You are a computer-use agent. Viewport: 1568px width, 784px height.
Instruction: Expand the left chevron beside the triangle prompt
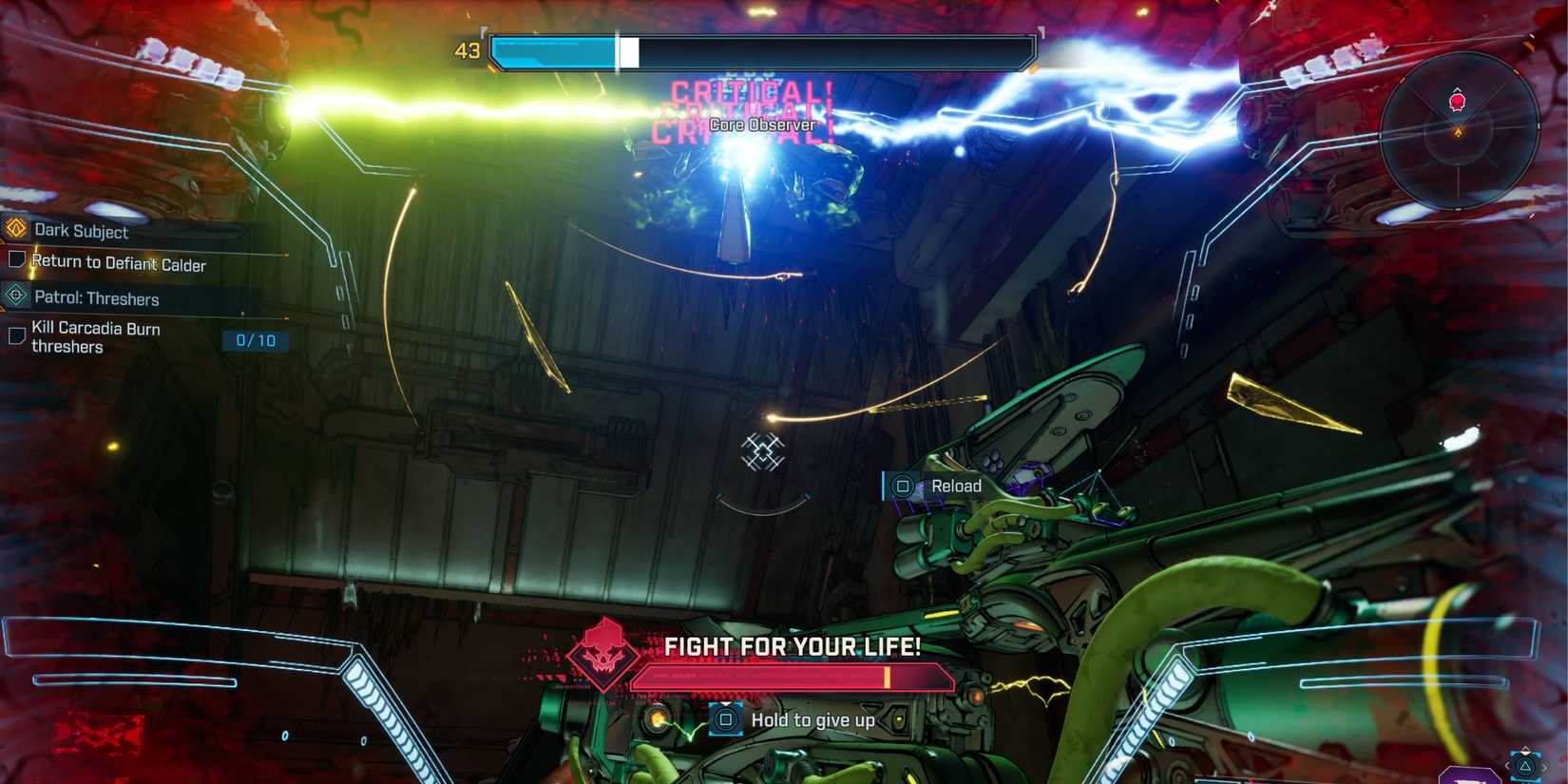coord(1507,764)
